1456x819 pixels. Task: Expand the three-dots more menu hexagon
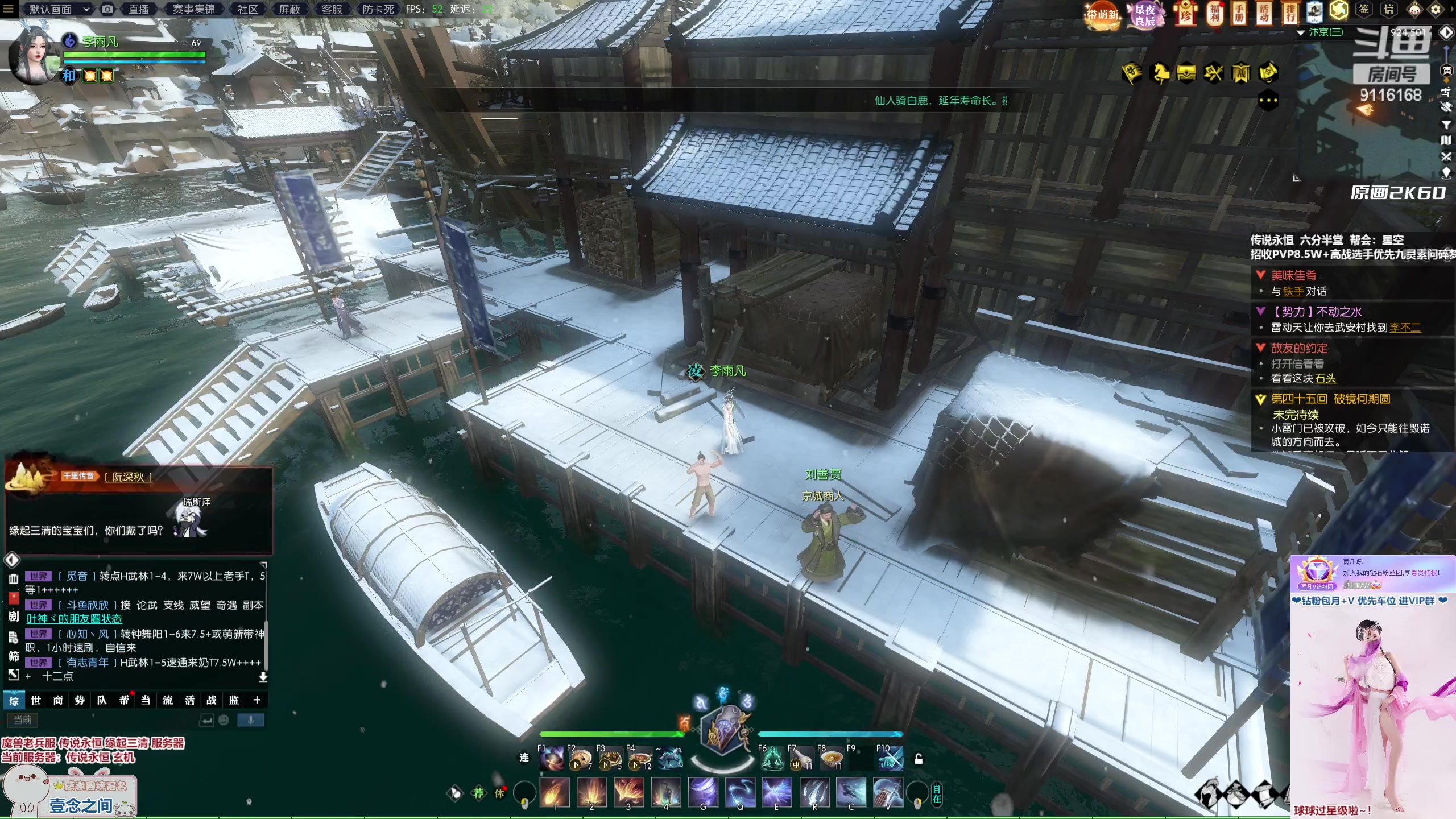click(x=1268, y=101)
